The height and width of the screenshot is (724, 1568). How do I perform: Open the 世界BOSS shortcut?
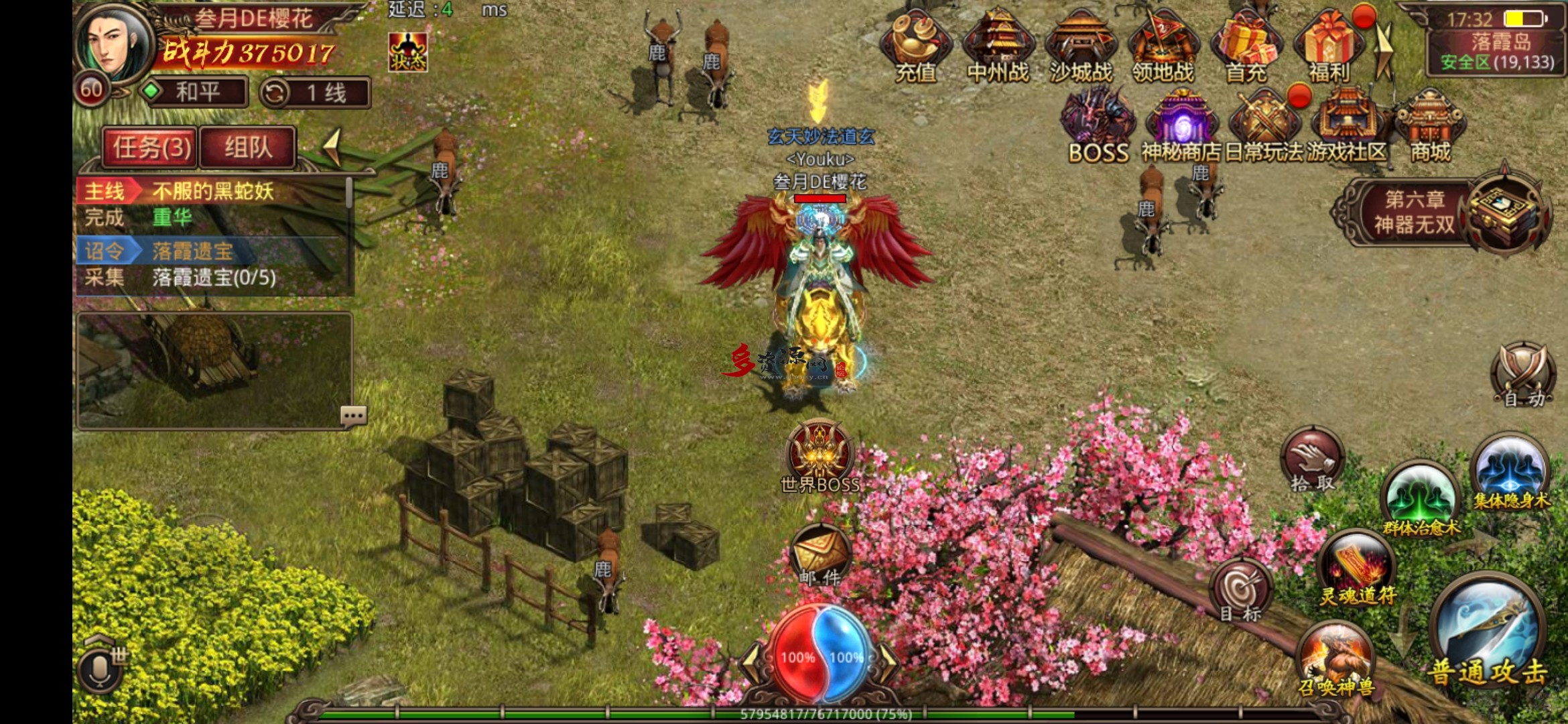[820, 456]
